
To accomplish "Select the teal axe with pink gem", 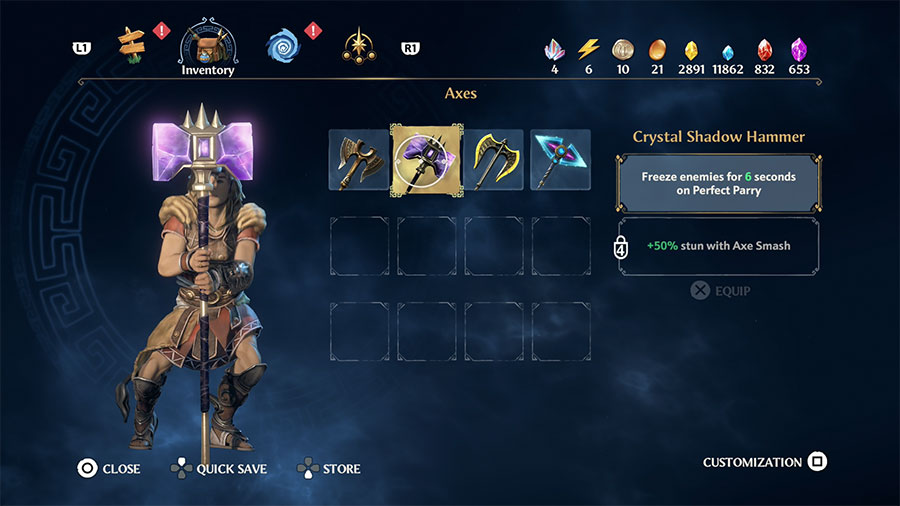I will tap(560, 158).
